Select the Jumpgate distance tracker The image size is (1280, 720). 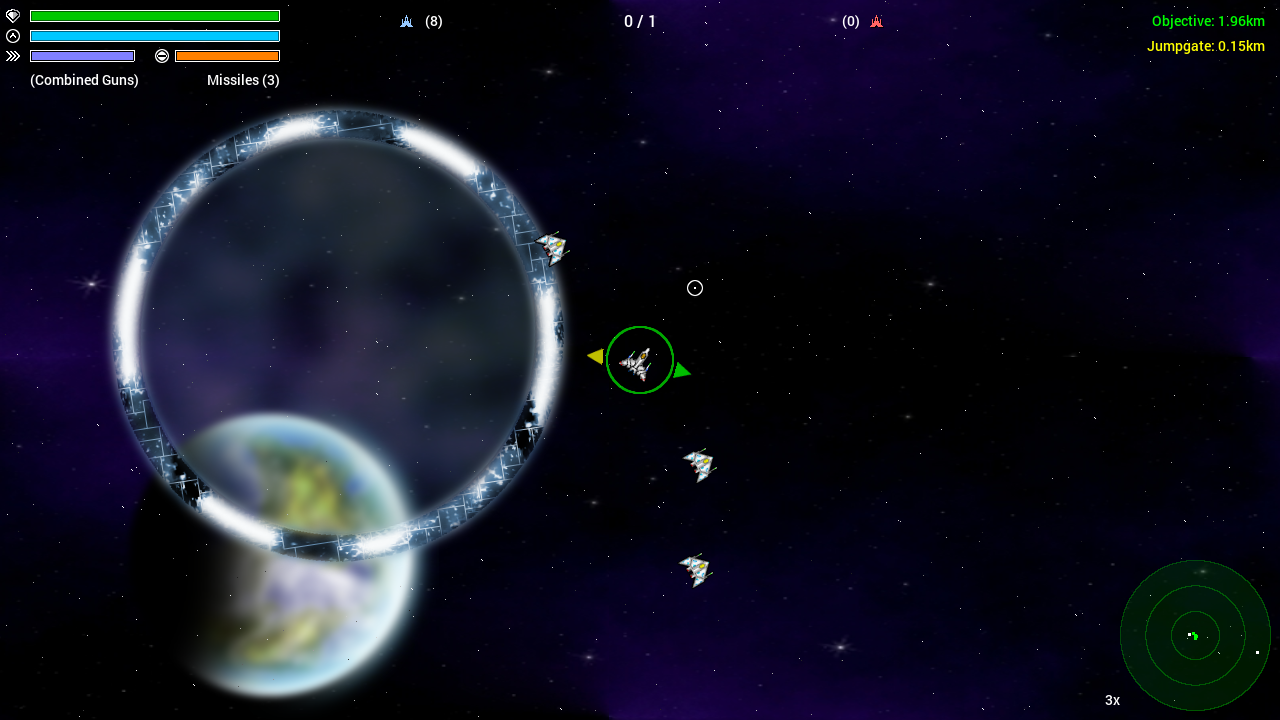click(x=1205, y=46)
